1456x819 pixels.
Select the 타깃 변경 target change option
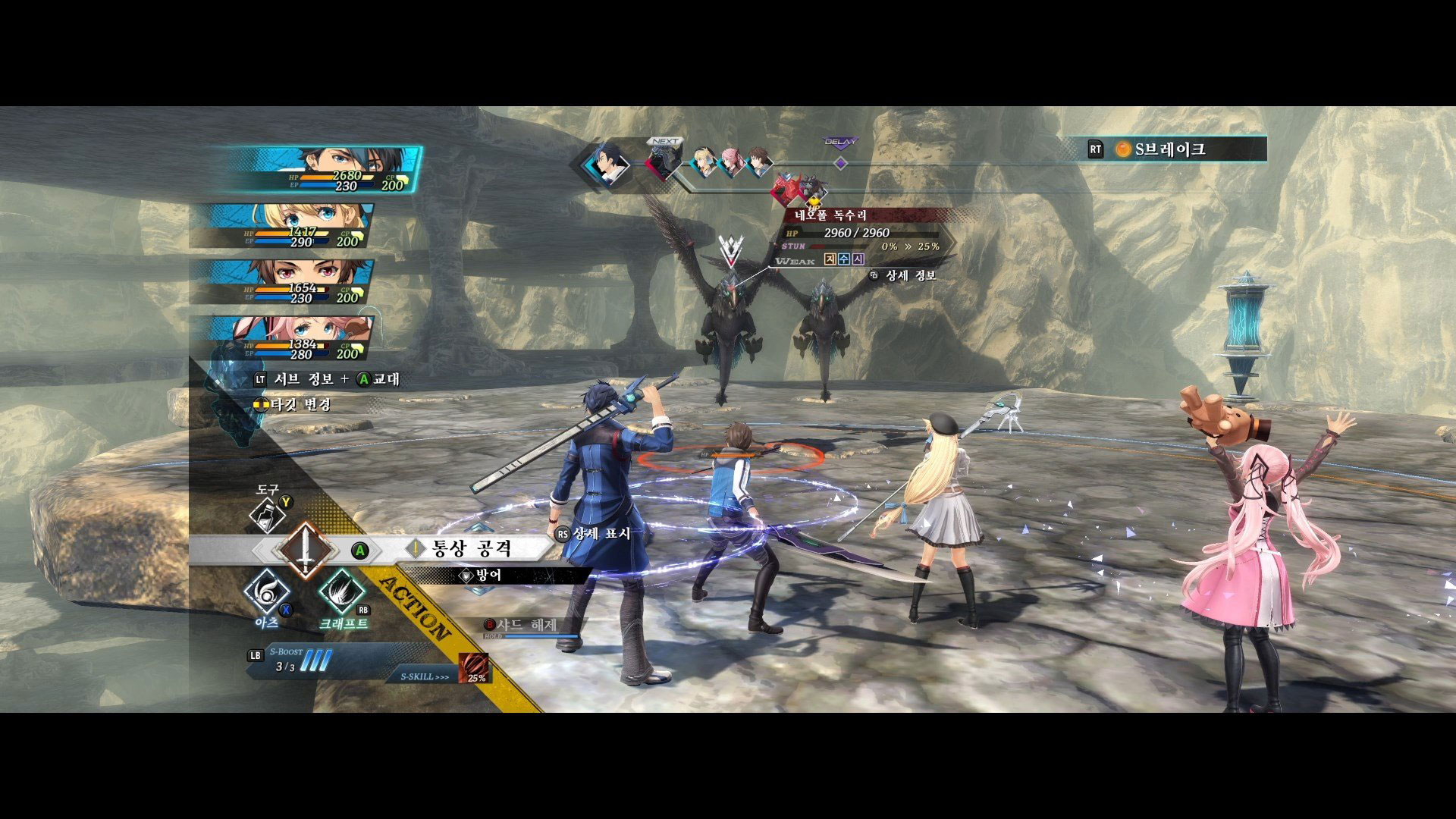(300, 404)
